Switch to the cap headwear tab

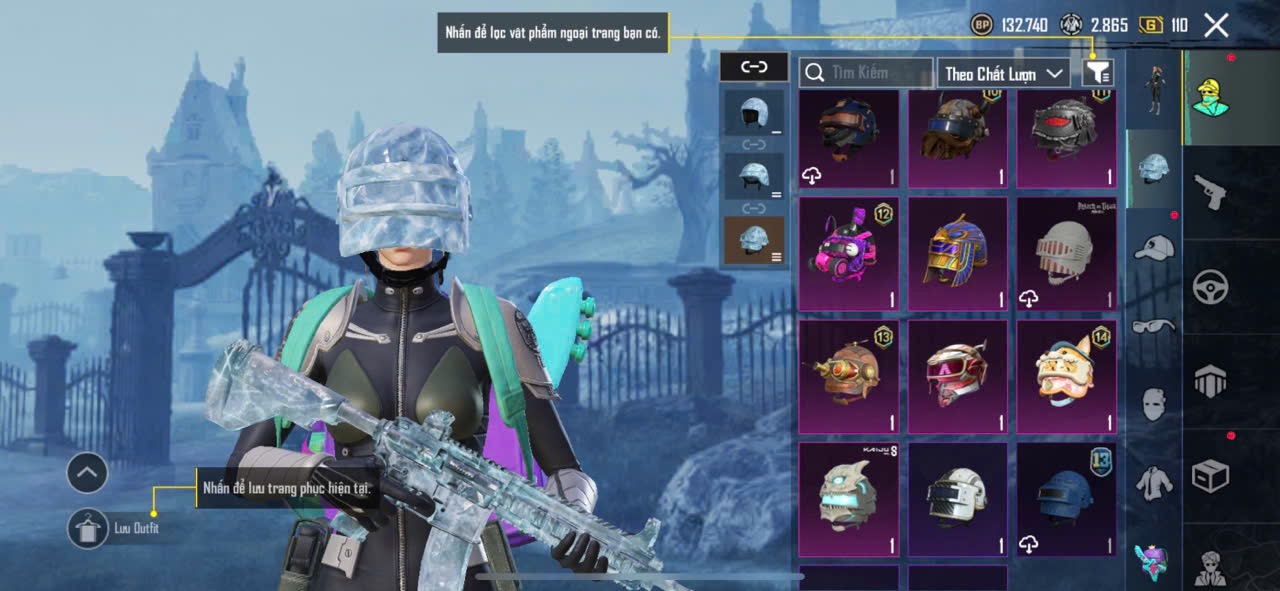pos(1154,247)
